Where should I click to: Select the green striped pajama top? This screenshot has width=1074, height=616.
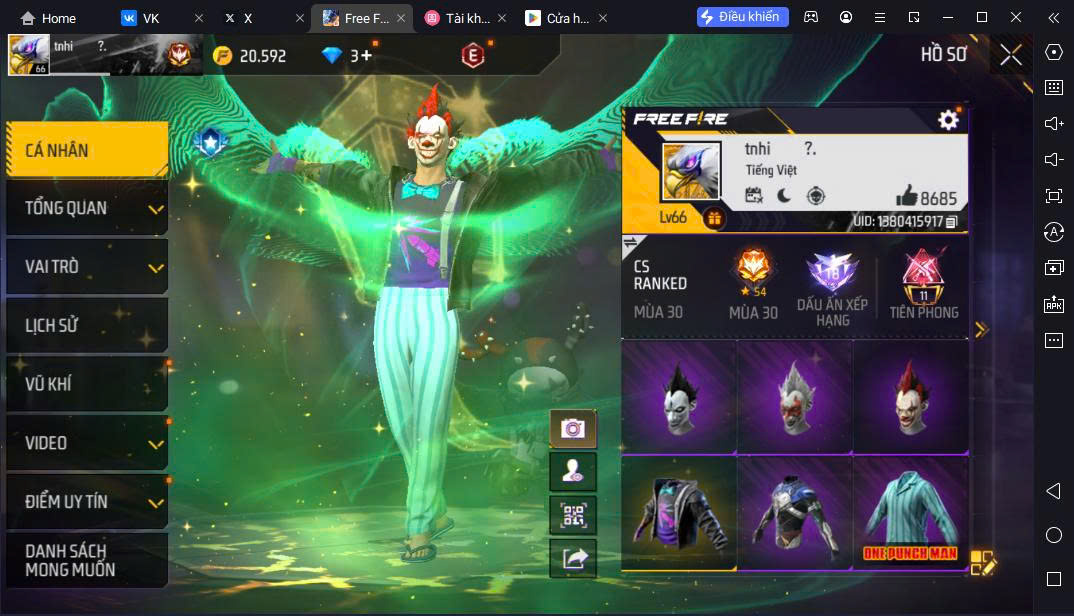point(910,512)
